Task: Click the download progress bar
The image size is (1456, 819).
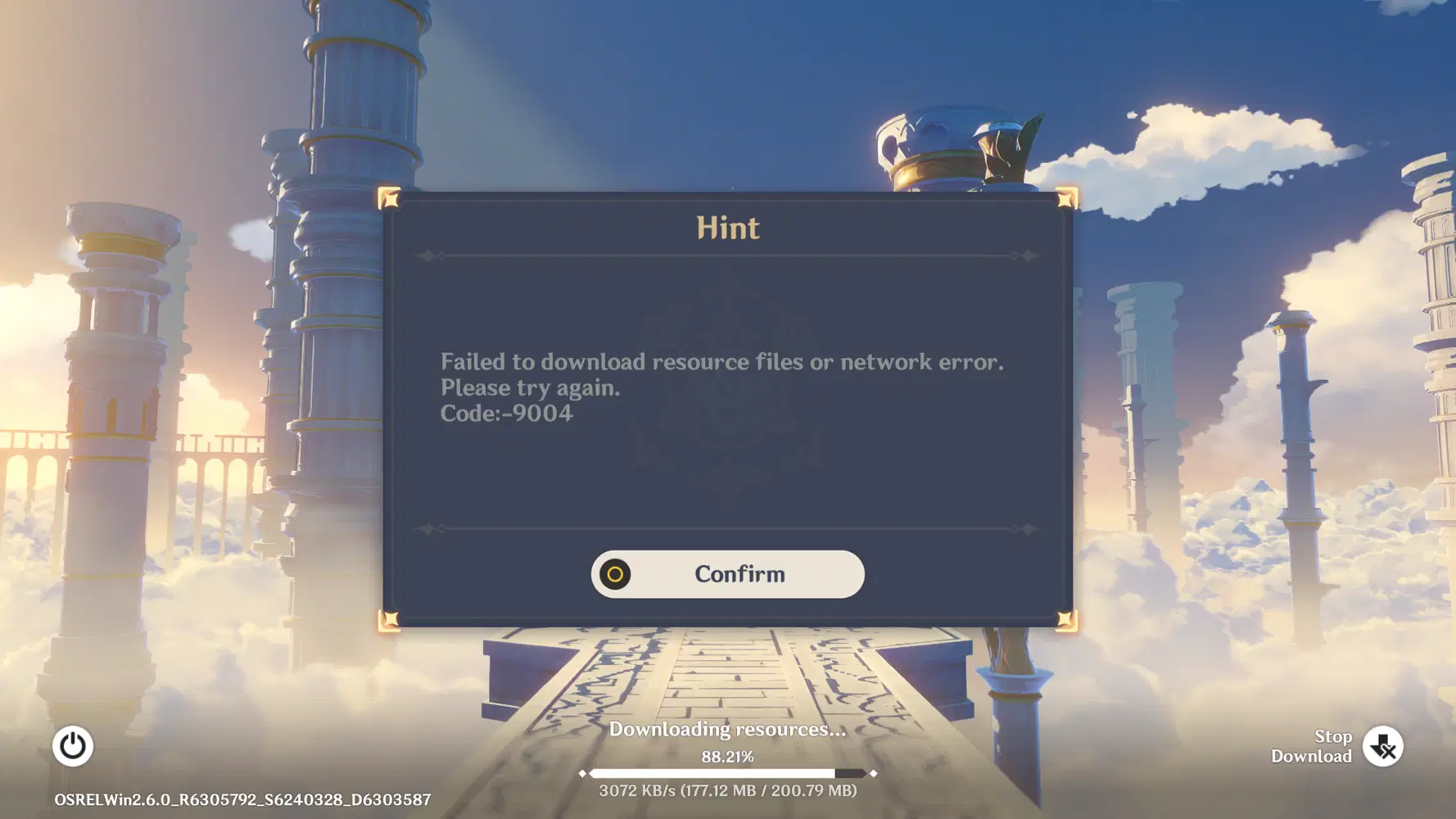Action: click(727, 773)
